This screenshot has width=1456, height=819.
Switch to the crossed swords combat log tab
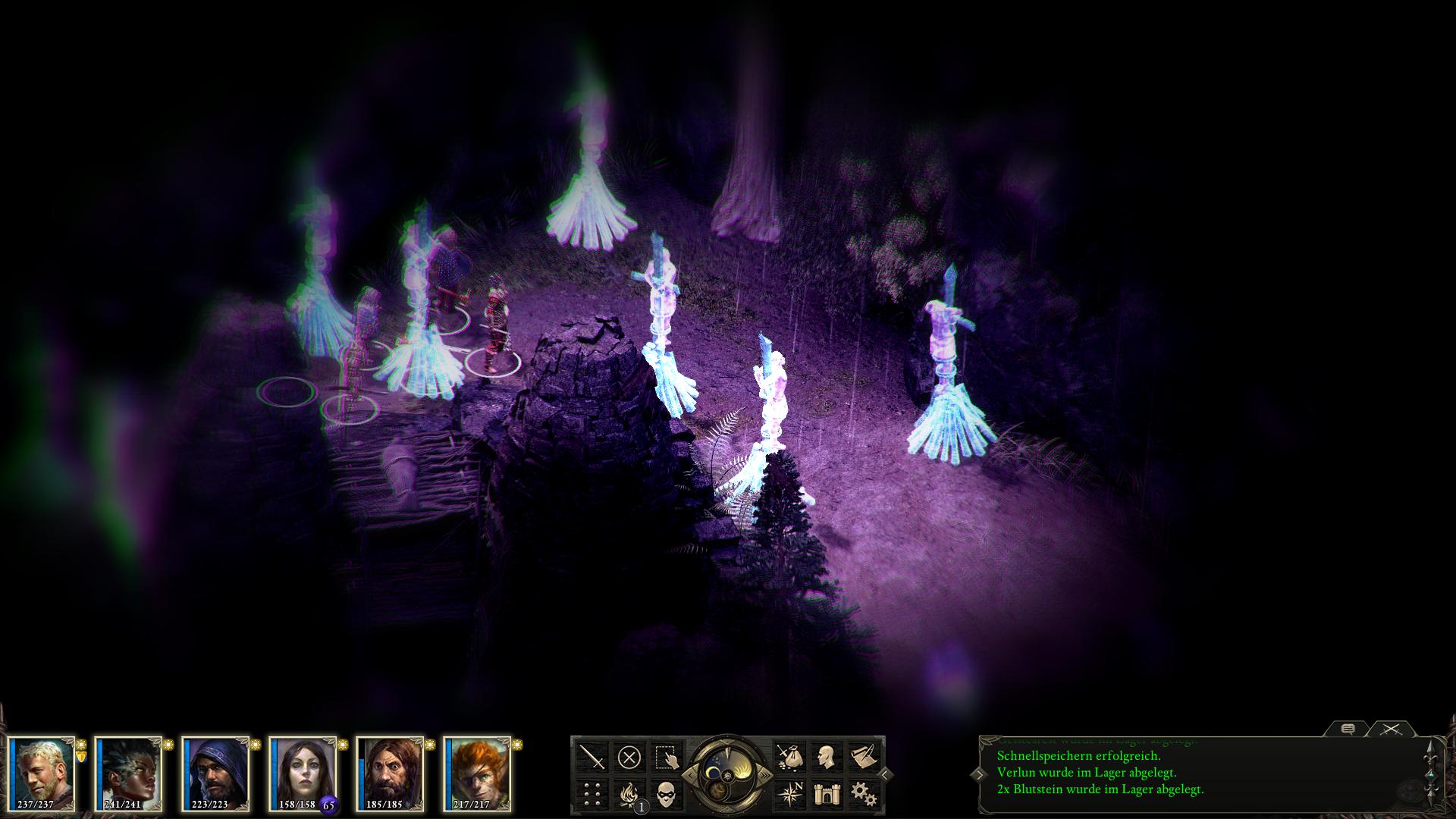[x=1390, y=729]
